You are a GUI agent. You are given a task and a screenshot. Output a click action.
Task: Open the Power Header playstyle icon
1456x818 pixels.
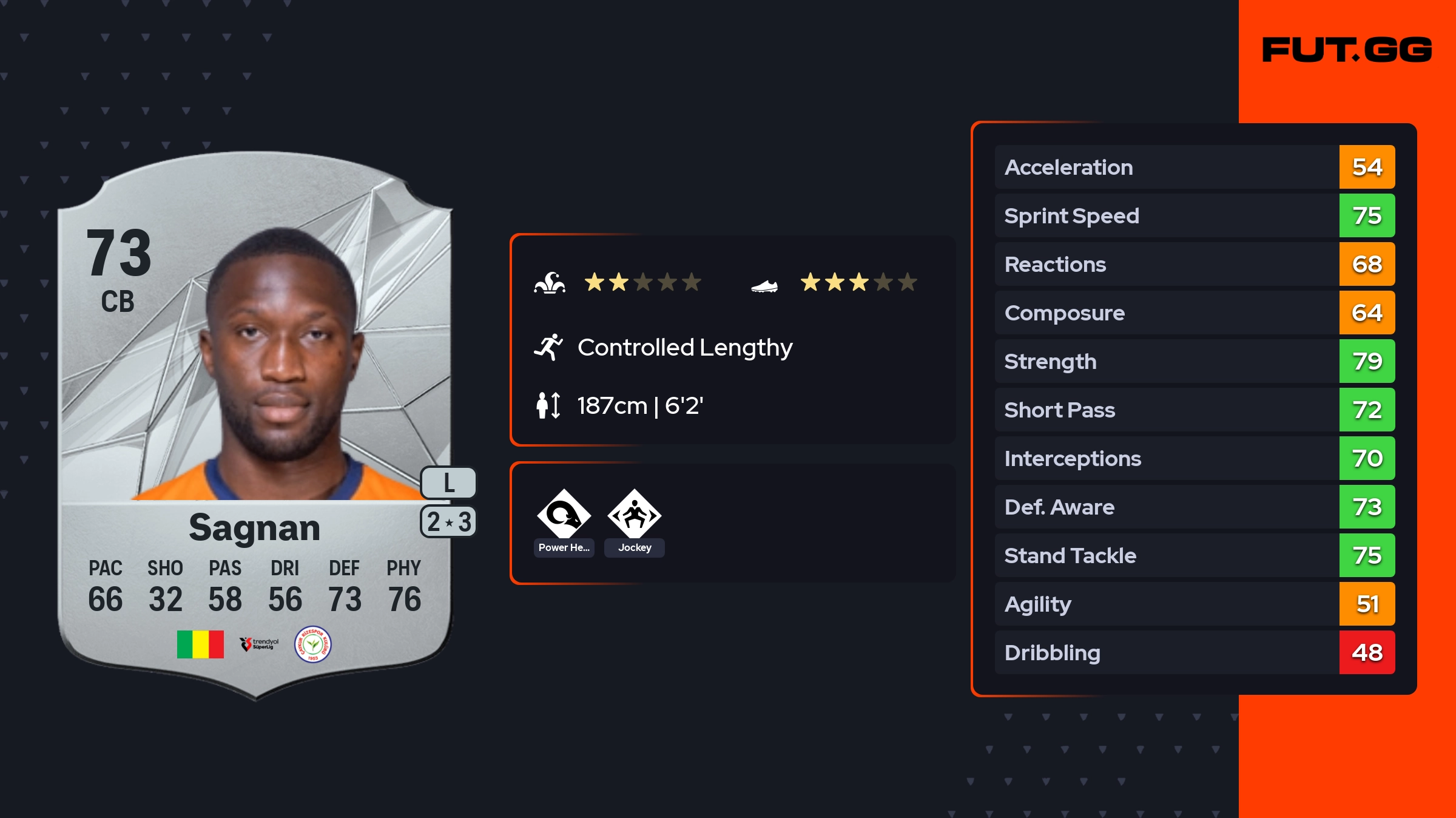(564, 515)
